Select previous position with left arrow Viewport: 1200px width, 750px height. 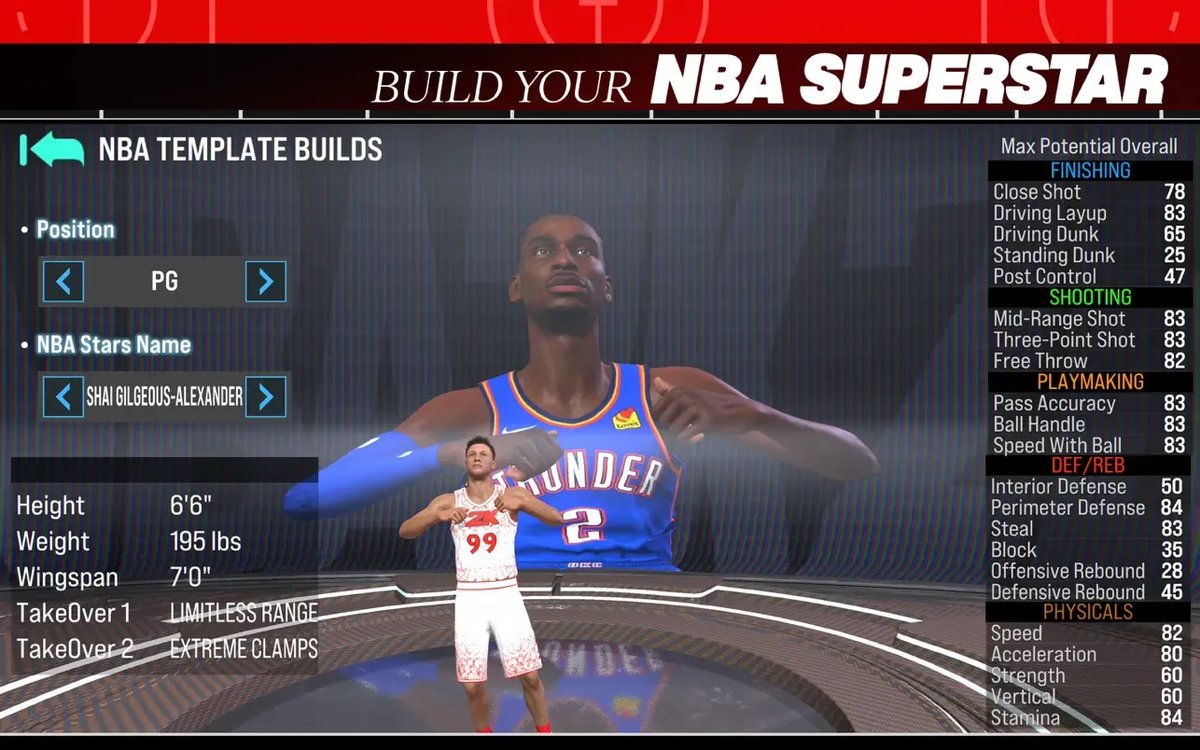(63, 282)
